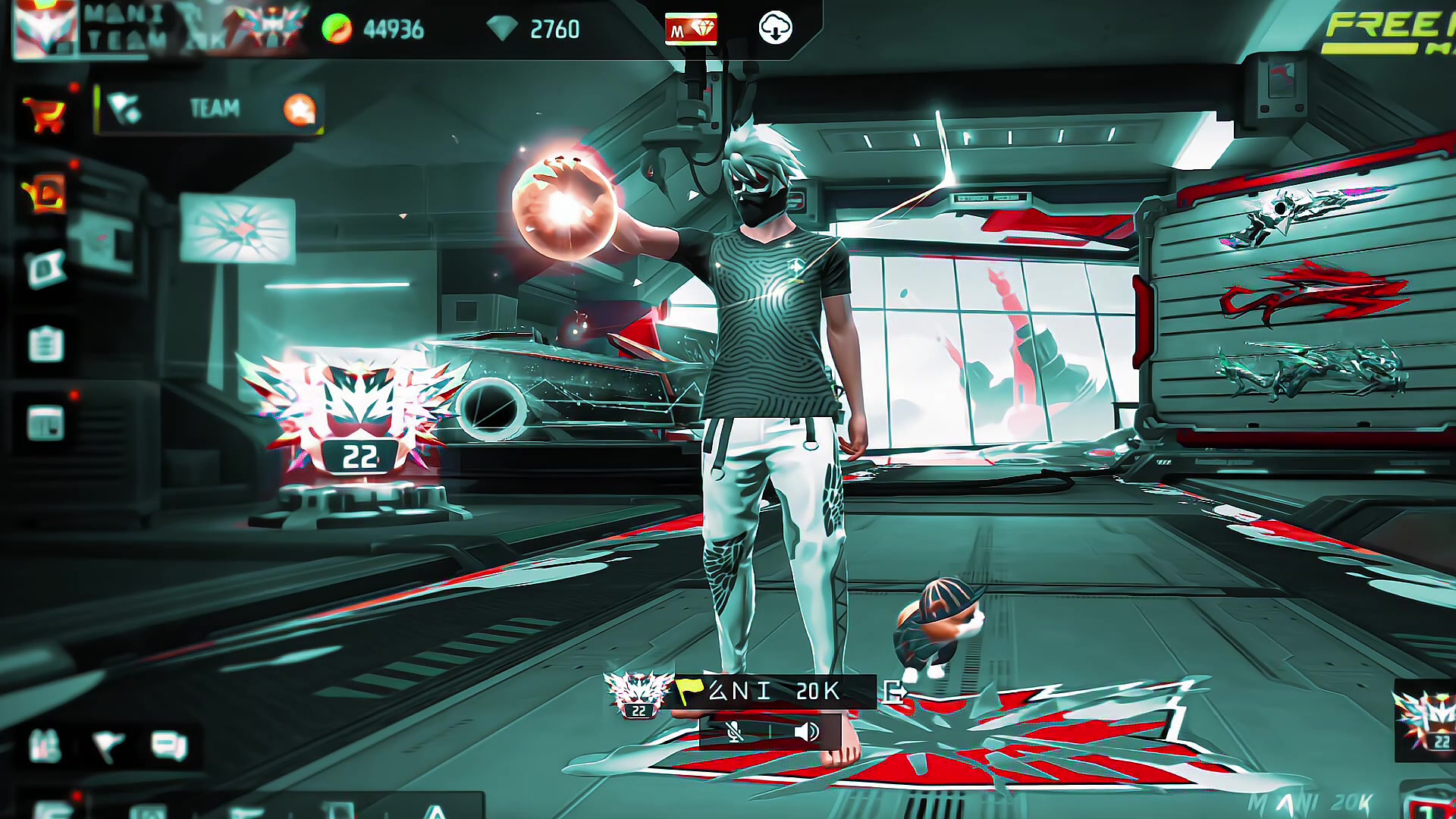Viewport: 1456px width, 819px height.
Task: Open the player profile avatar
Action: (44, 29)
